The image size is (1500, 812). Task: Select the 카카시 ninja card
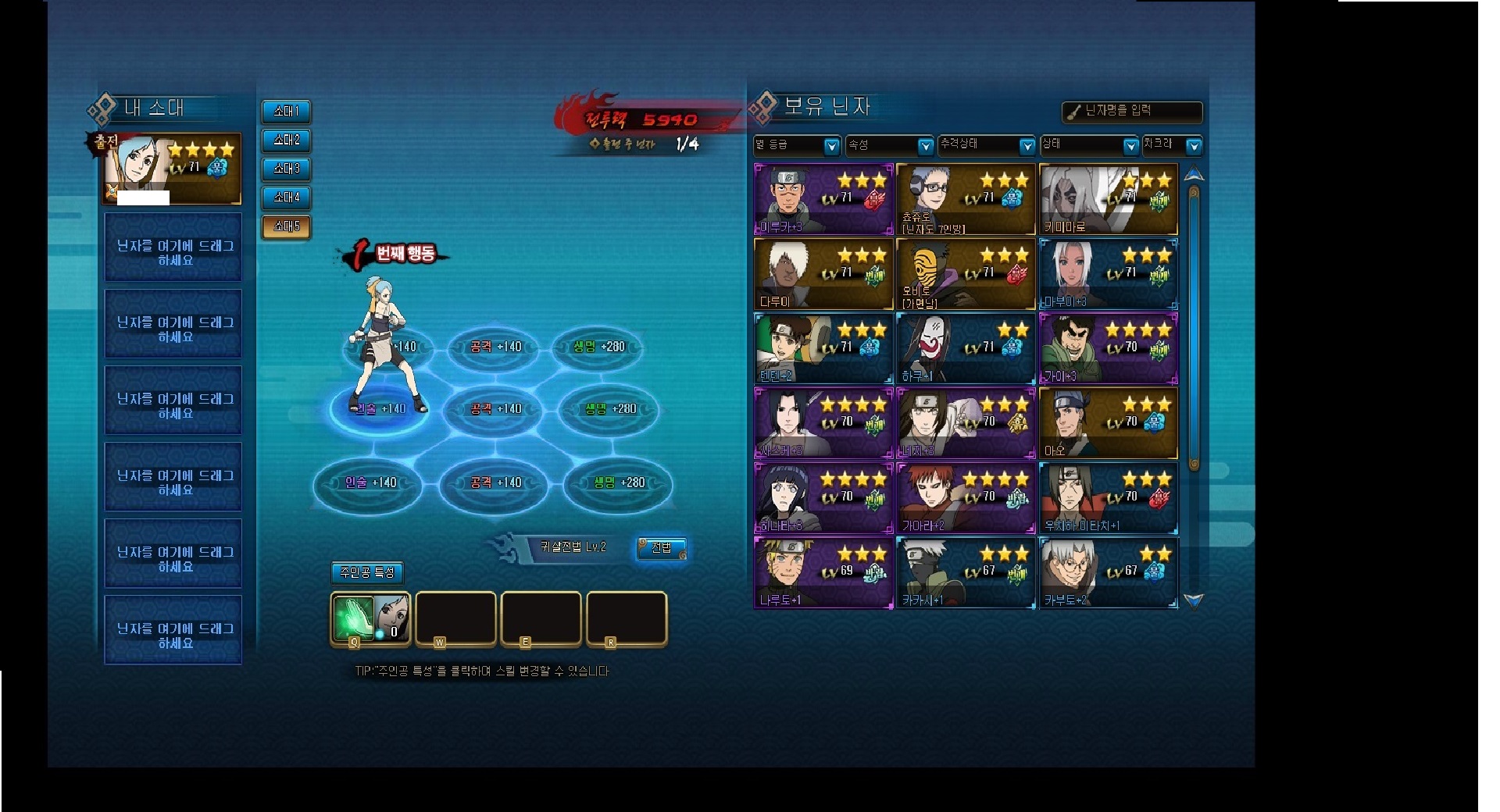[x=966, y=573]
